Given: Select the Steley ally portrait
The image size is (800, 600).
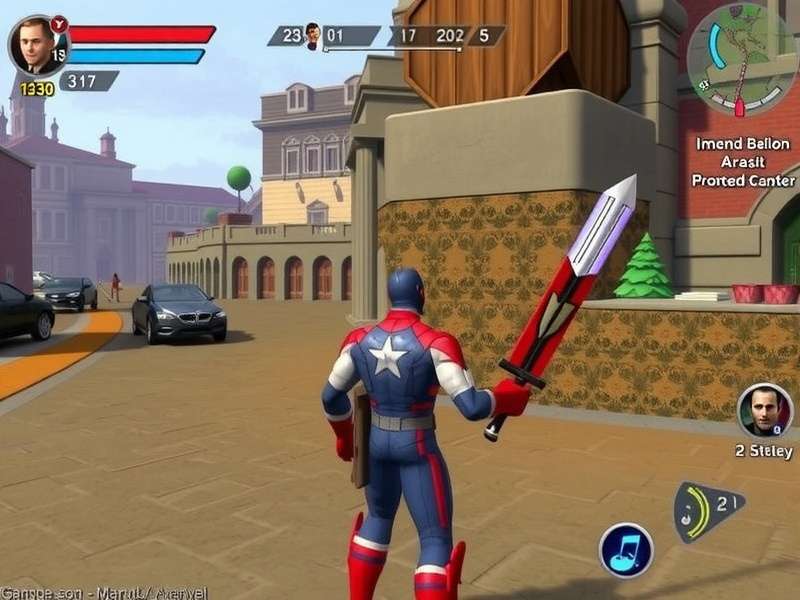Looking at the screenshot, I should [765, 410].
